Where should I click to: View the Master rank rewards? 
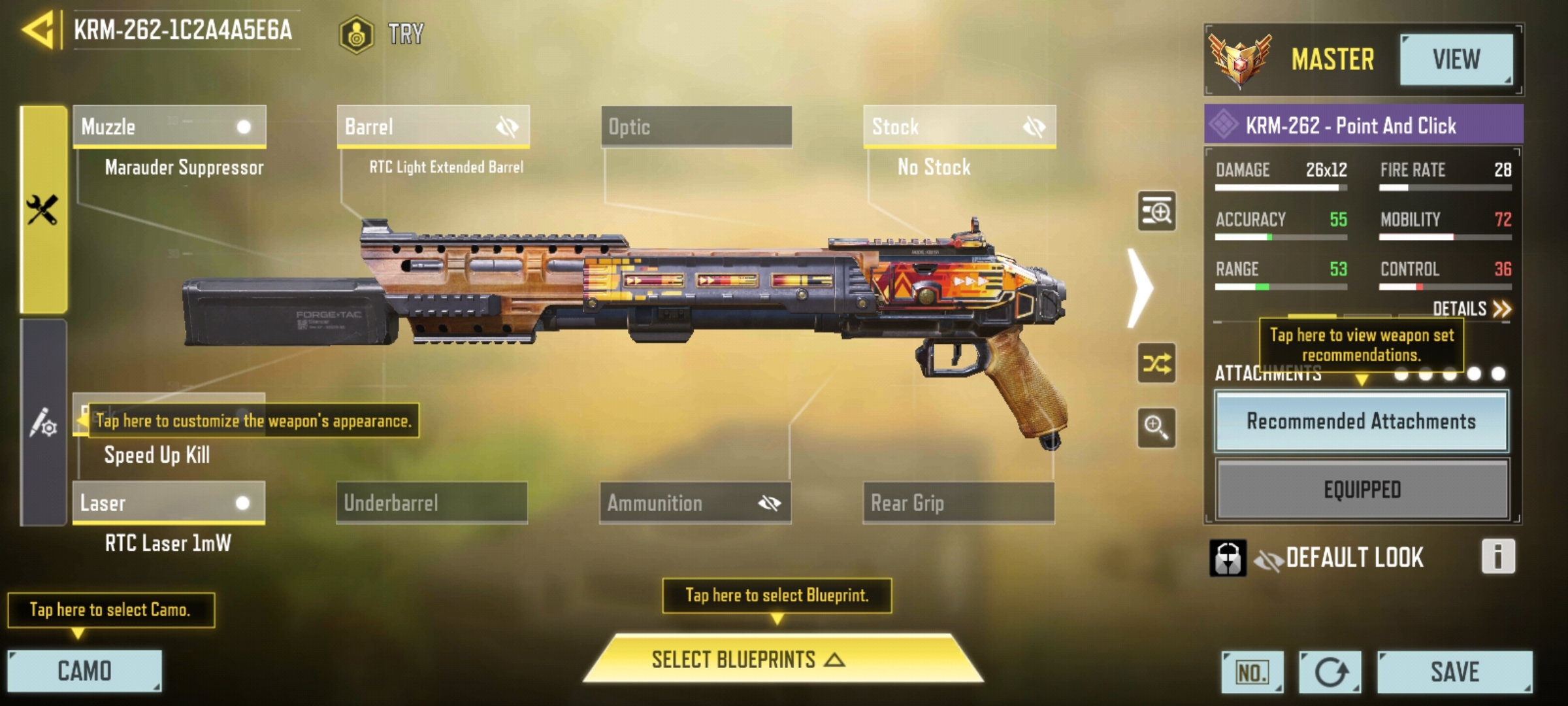pos(1456,59)
